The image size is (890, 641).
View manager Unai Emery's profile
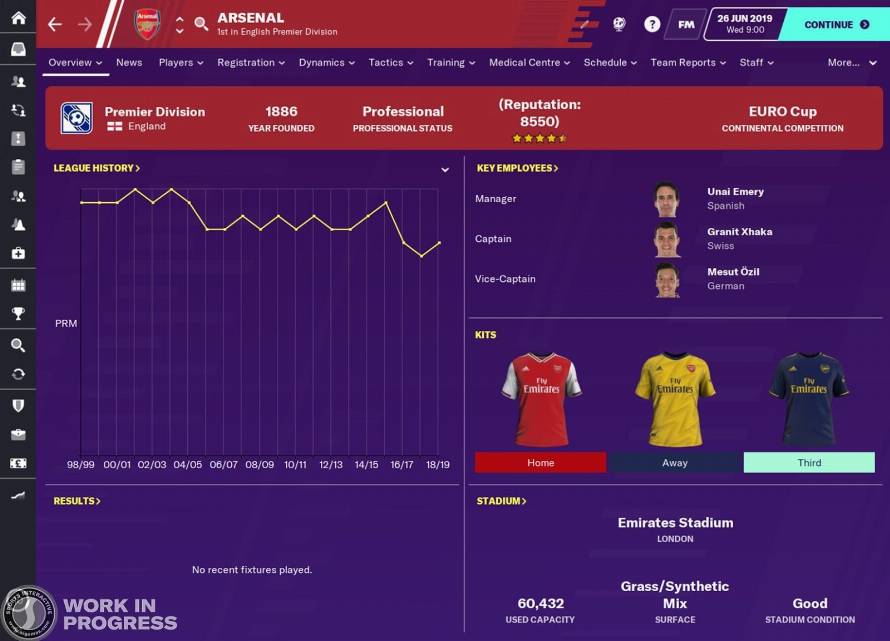735,192
